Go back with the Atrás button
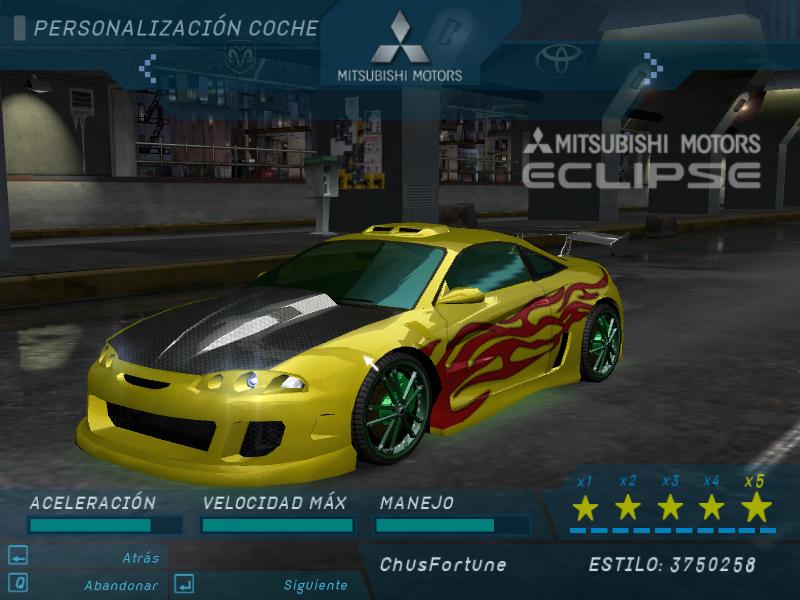 pyautogui.click(x=141, y=558)
